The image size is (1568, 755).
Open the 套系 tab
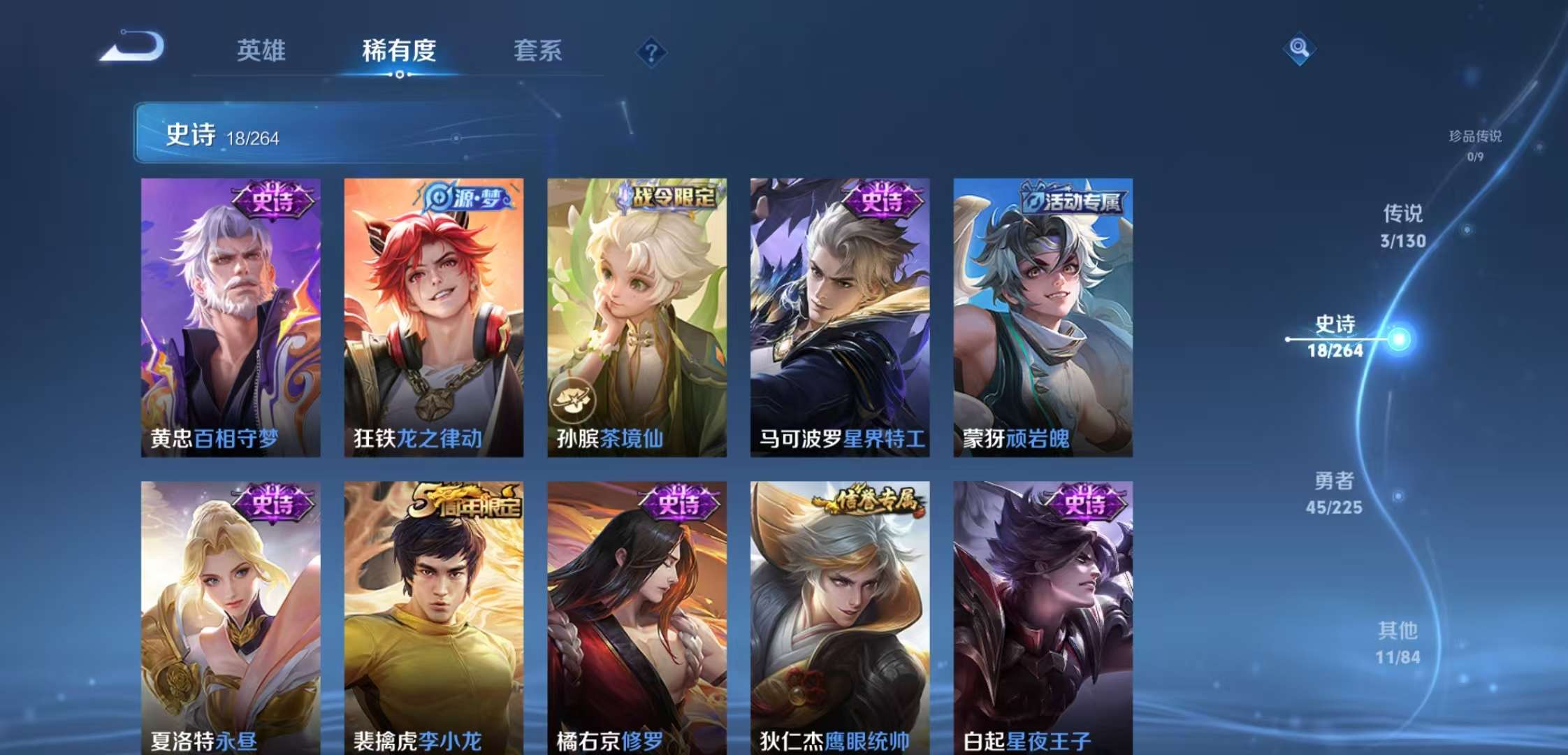(539, 50)
